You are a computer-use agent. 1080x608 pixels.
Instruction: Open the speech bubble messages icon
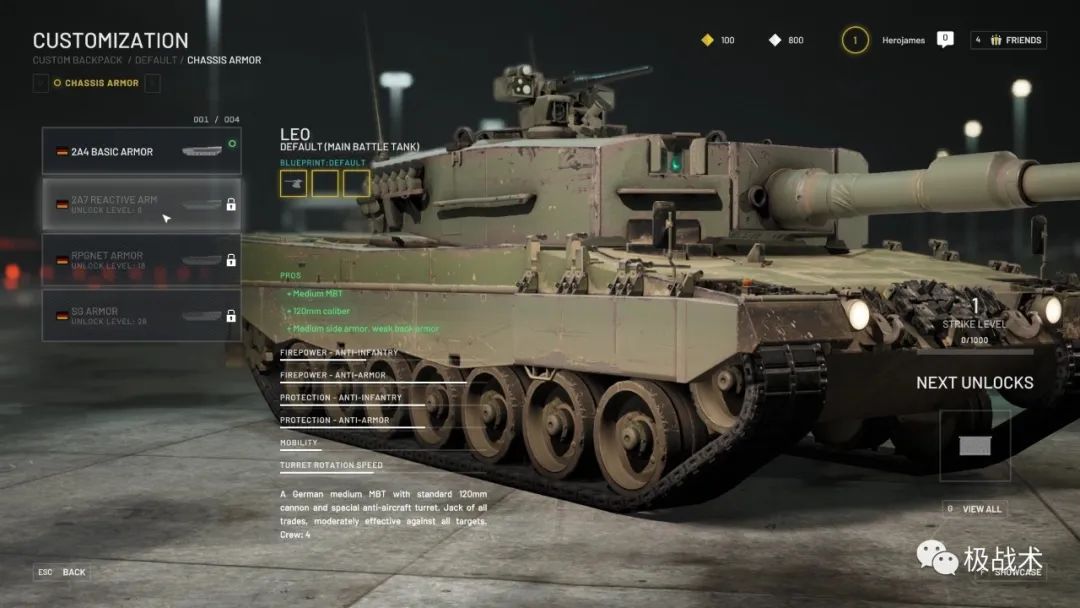click(x=945, y=39)
